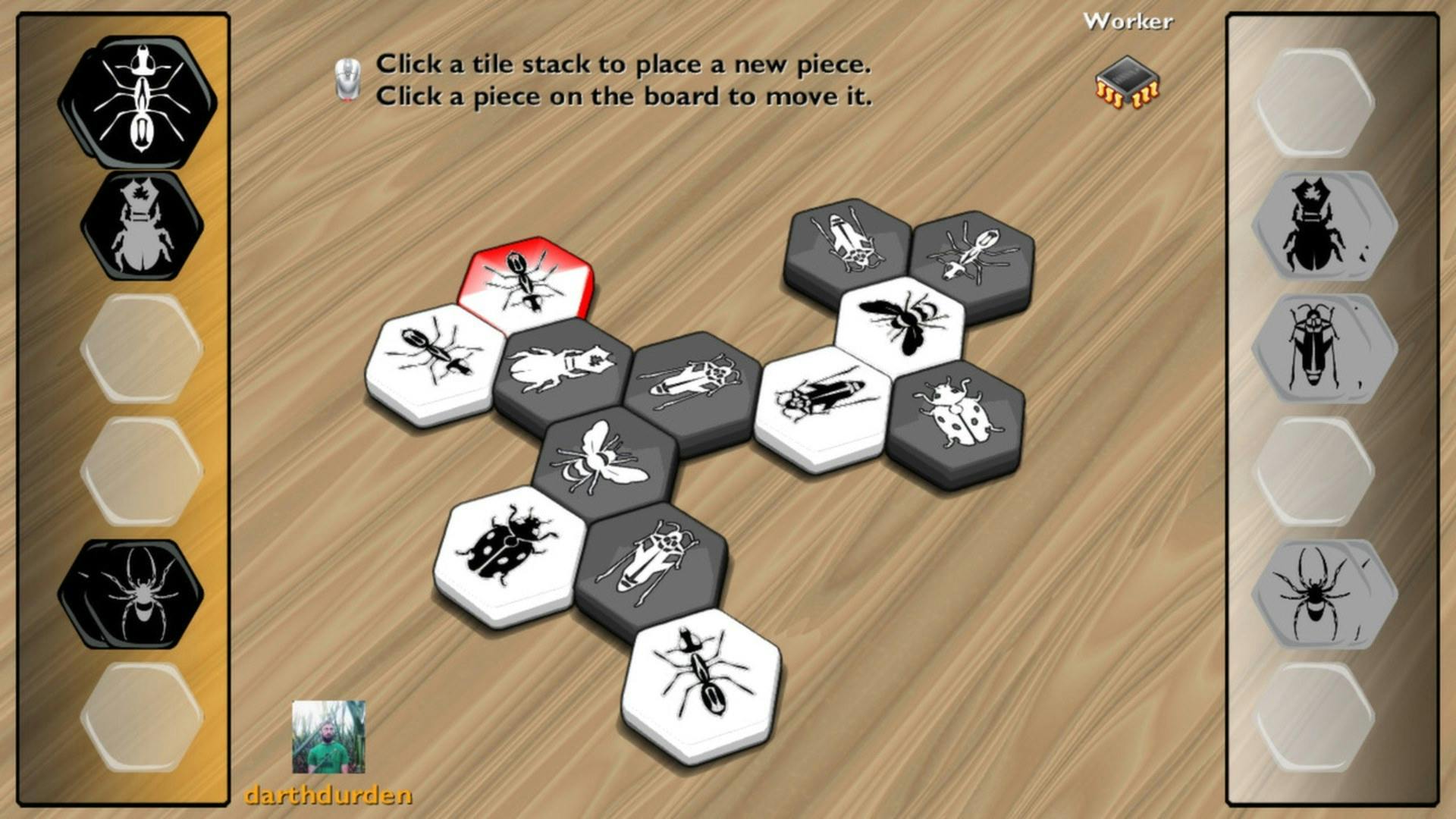Select the red highlighted ant tile
This screenshot has height=819, width=1456.
click(525, 279)
